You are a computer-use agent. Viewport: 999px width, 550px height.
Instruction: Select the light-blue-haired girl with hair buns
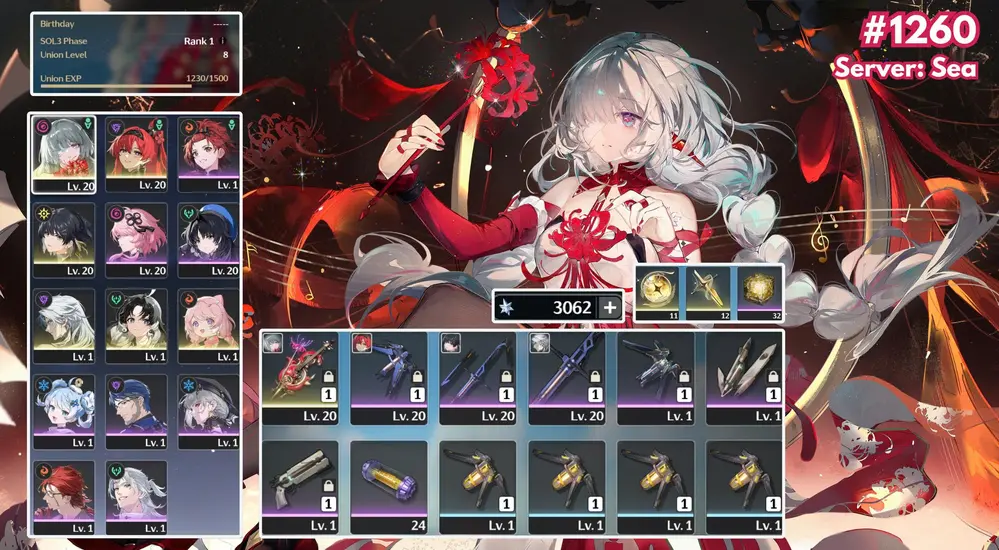64,410
